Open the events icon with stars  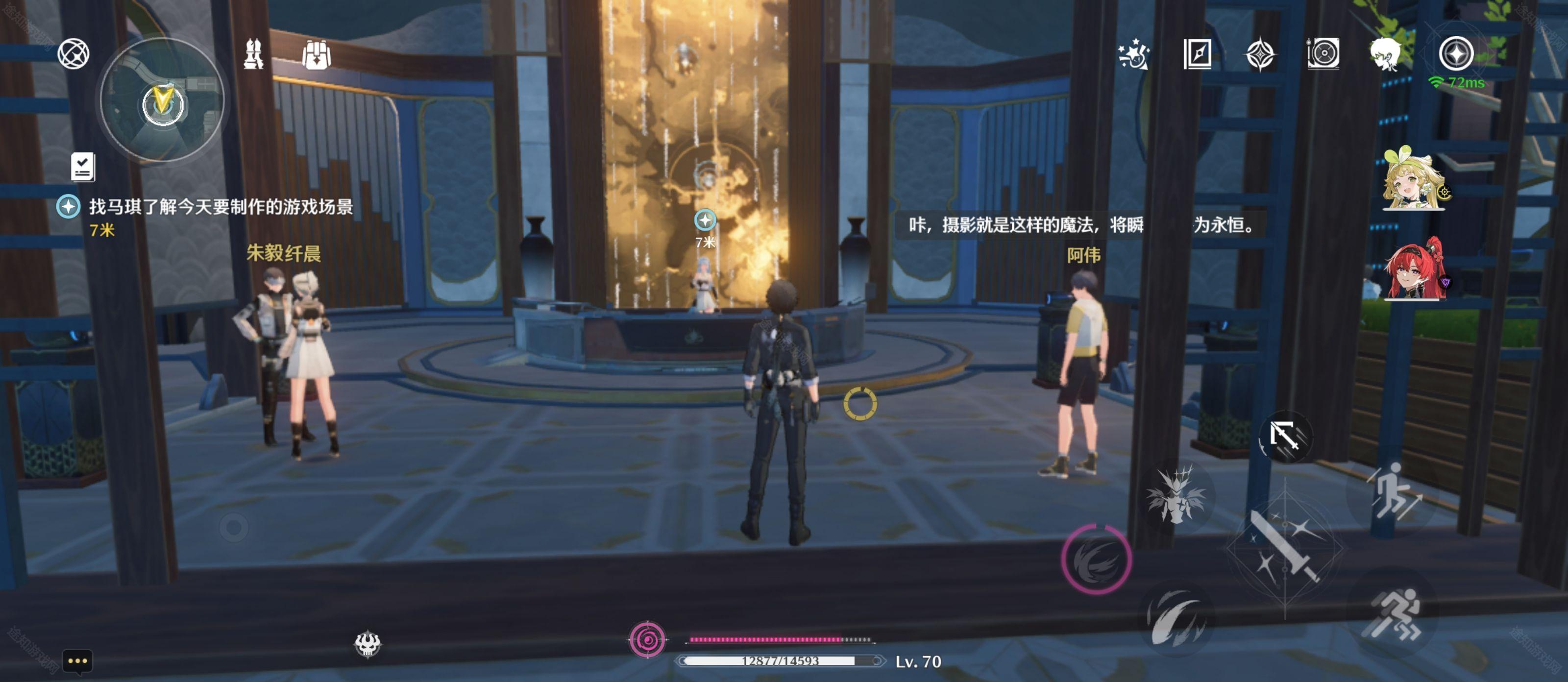point(1133,55)
